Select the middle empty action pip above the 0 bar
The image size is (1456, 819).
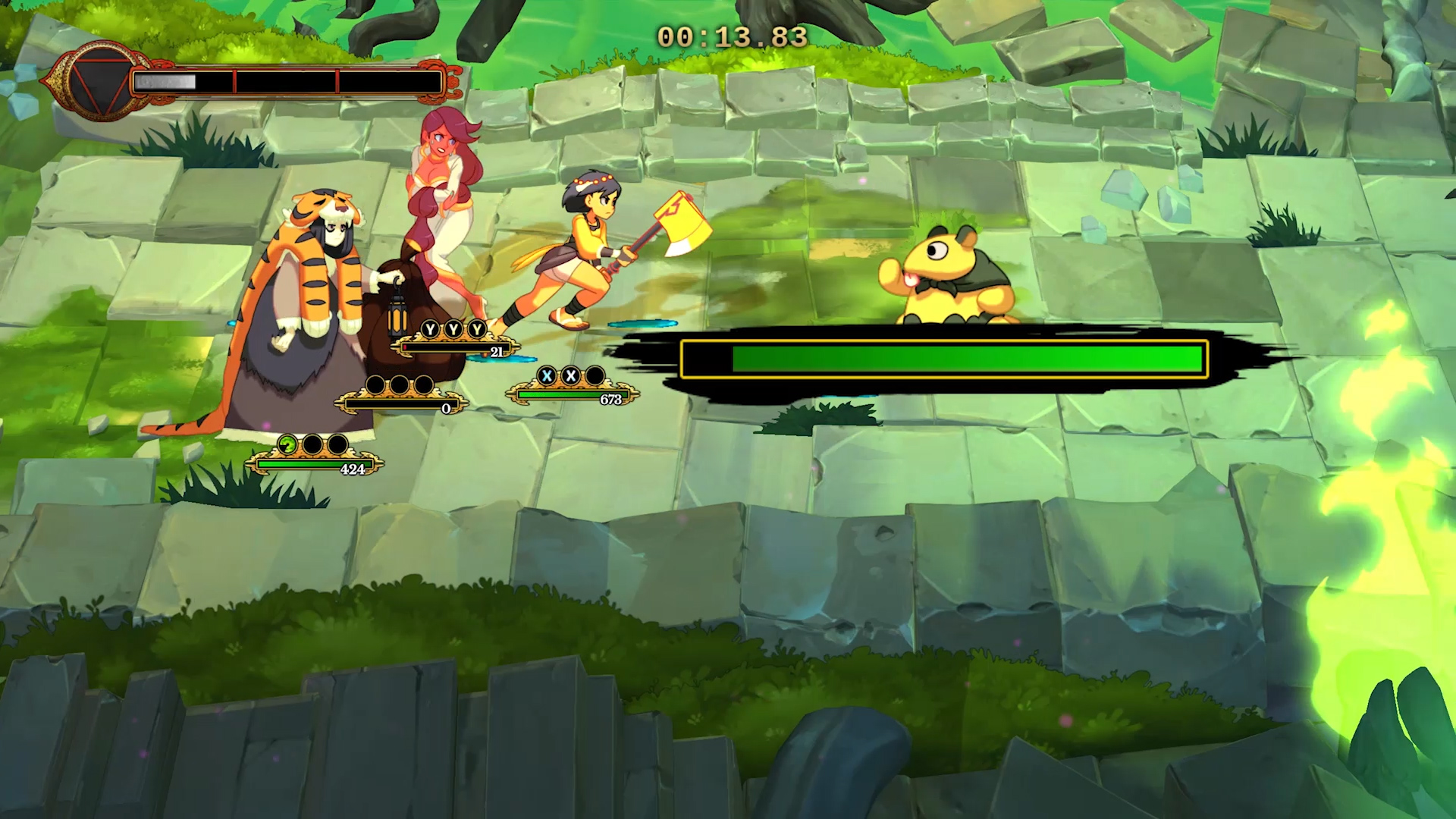click(400, 384)
